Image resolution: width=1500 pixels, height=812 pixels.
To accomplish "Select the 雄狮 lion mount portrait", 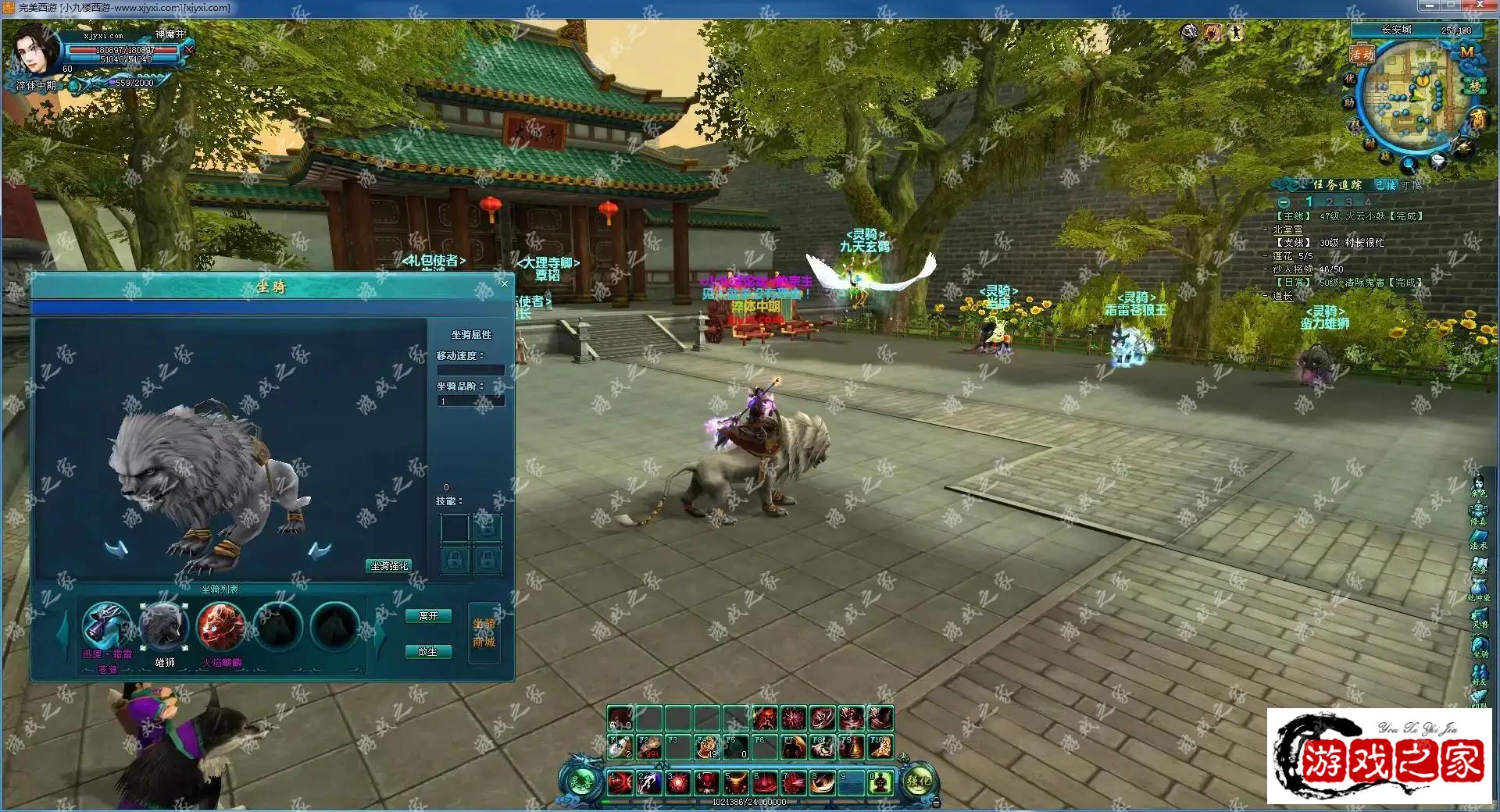I will pos(163,625).
